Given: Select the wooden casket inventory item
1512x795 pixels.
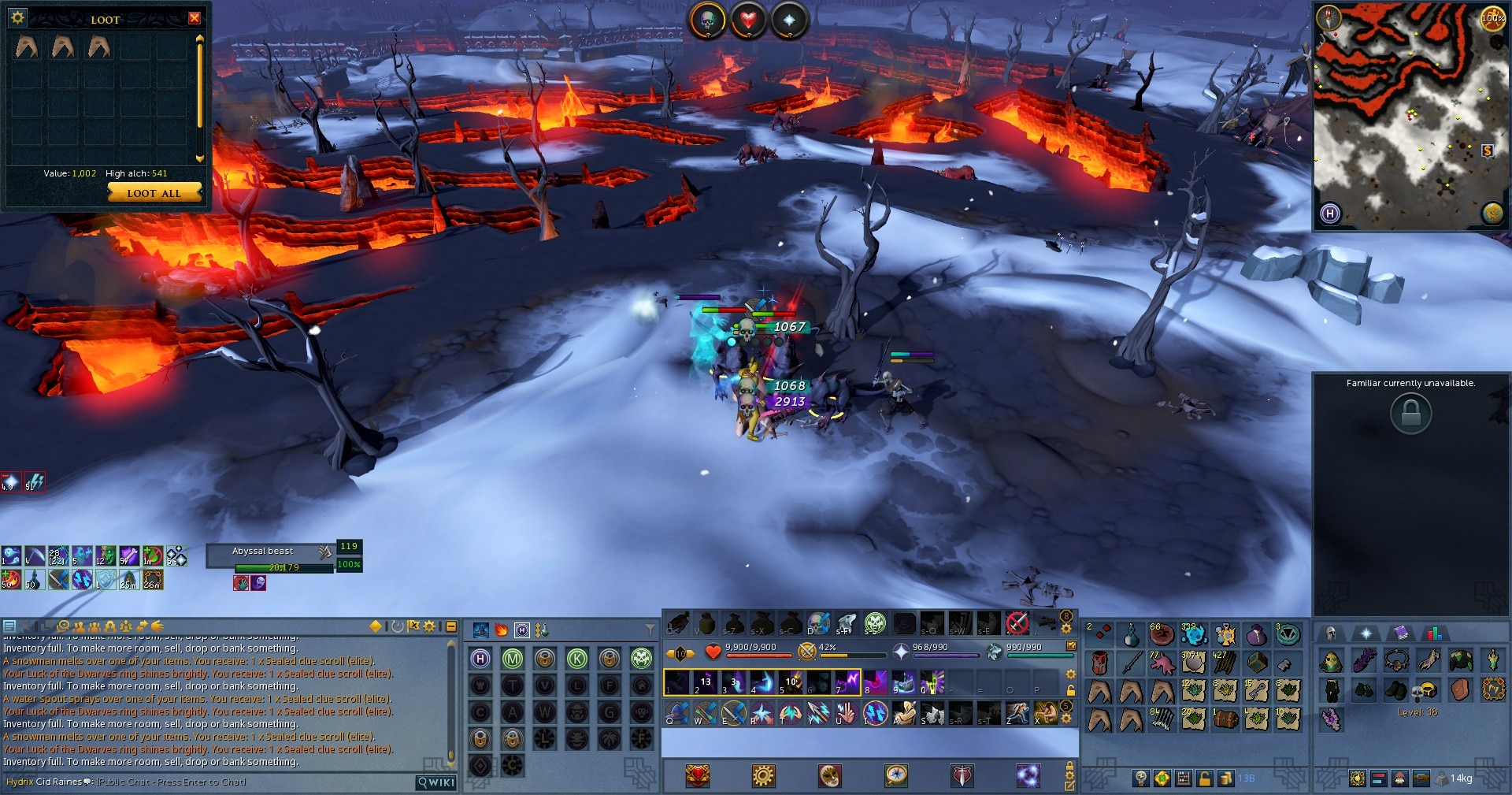Looking at the screenshot, I should [1225, 719].
